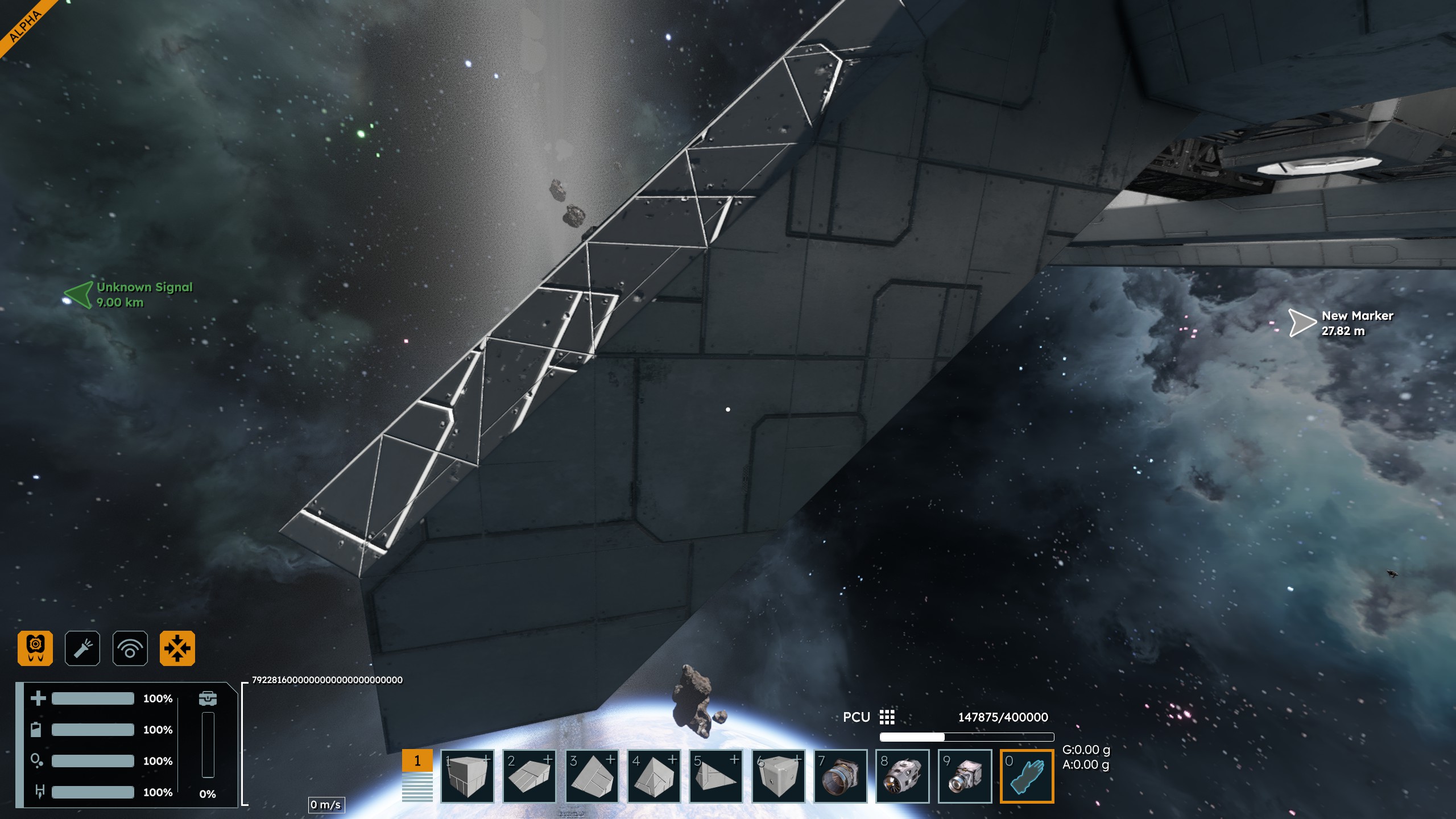This screenshot has width=1456, height=819.
Task: Choose the rounded cube block in slot 6
Action: point(779,776)
